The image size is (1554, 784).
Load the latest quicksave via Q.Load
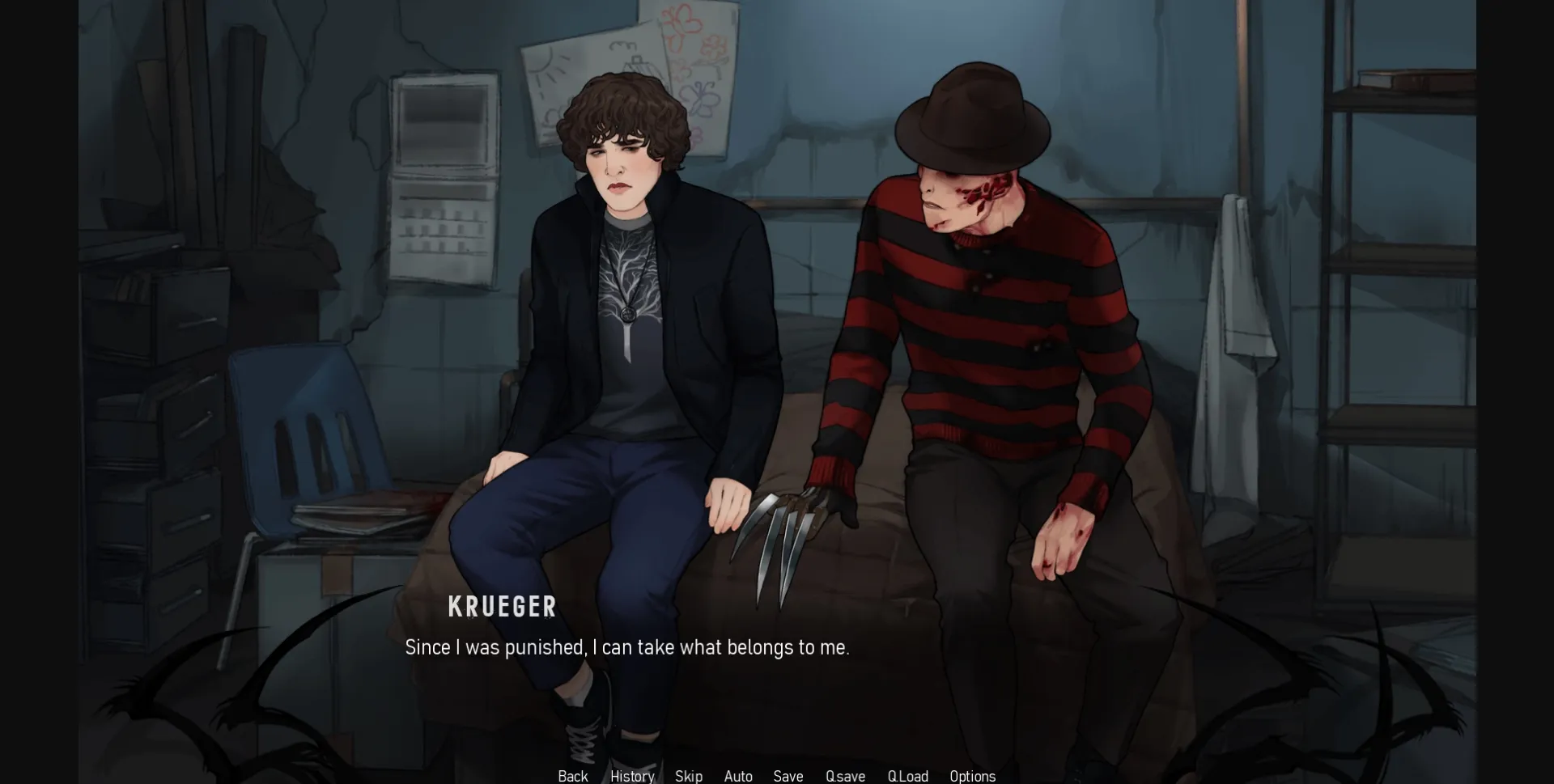[x=908, y=776]
